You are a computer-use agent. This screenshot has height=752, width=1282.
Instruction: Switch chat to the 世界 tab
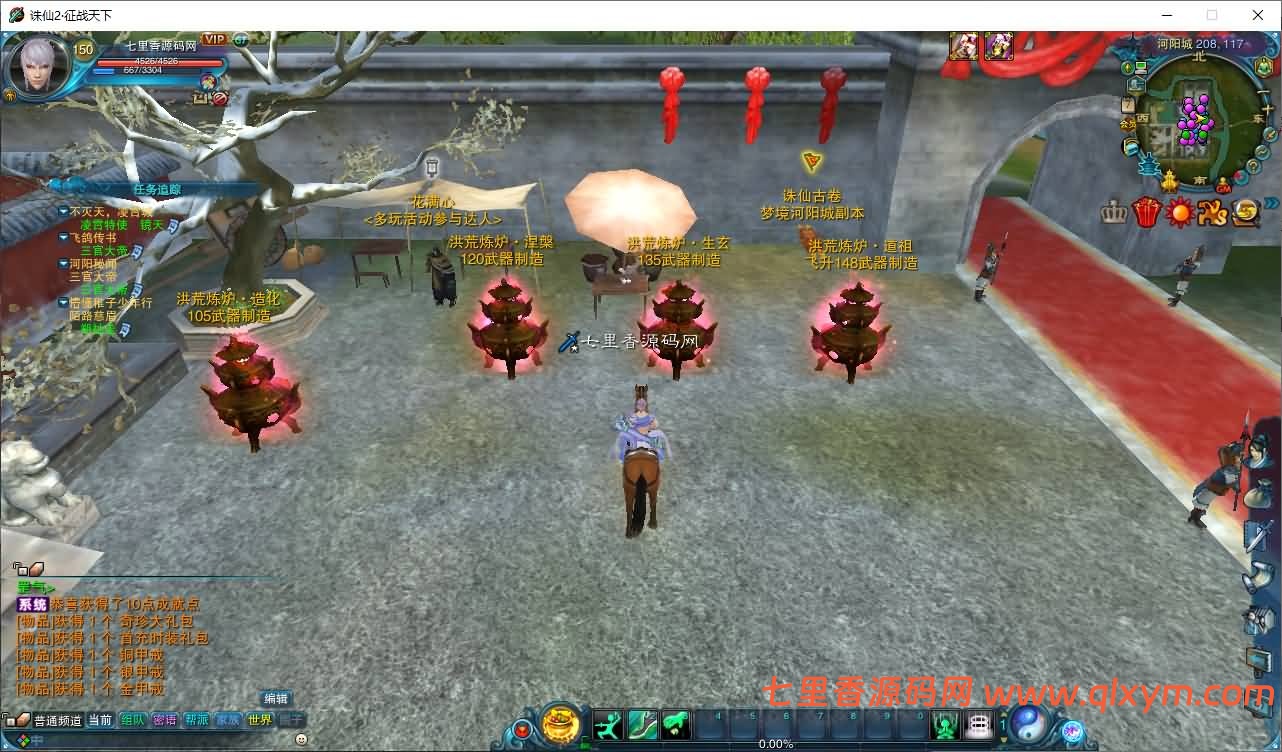(260, 720)
